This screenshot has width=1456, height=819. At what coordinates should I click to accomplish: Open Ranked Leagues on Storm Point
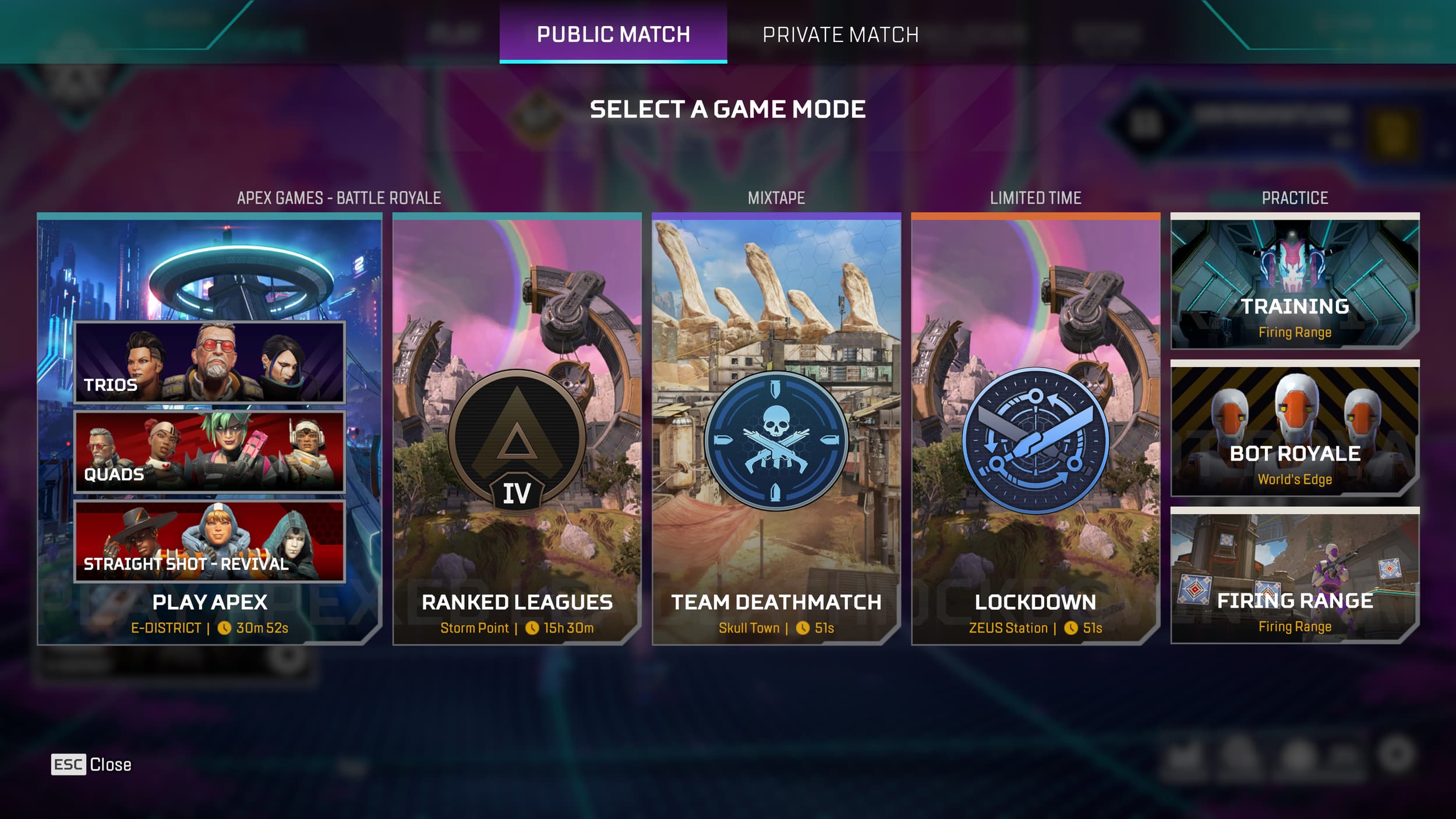pos(518,603)
